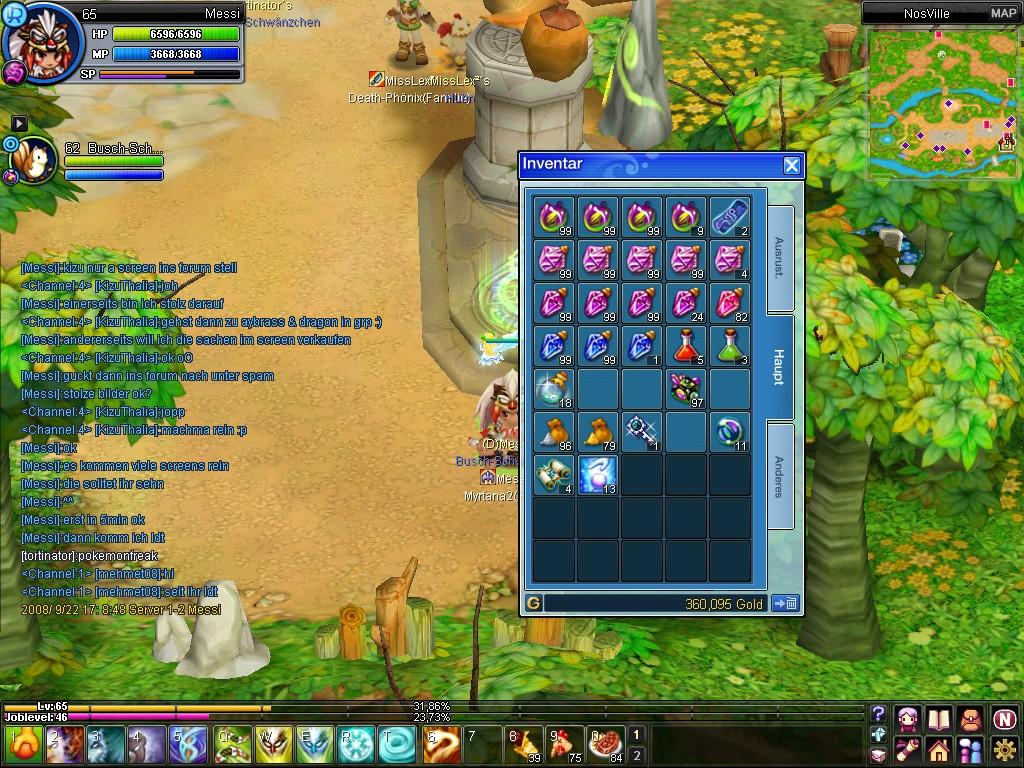The width and height of the screenshot is (1024, 768).
Task: Select the binoculars item with count 4
Action: pos(554,475)
